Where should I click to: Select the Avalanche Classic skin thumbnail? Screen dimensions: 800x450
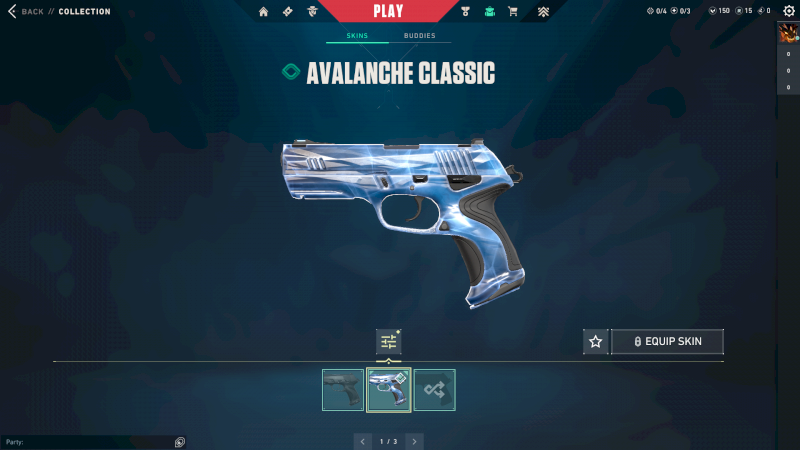coord(389,390)
